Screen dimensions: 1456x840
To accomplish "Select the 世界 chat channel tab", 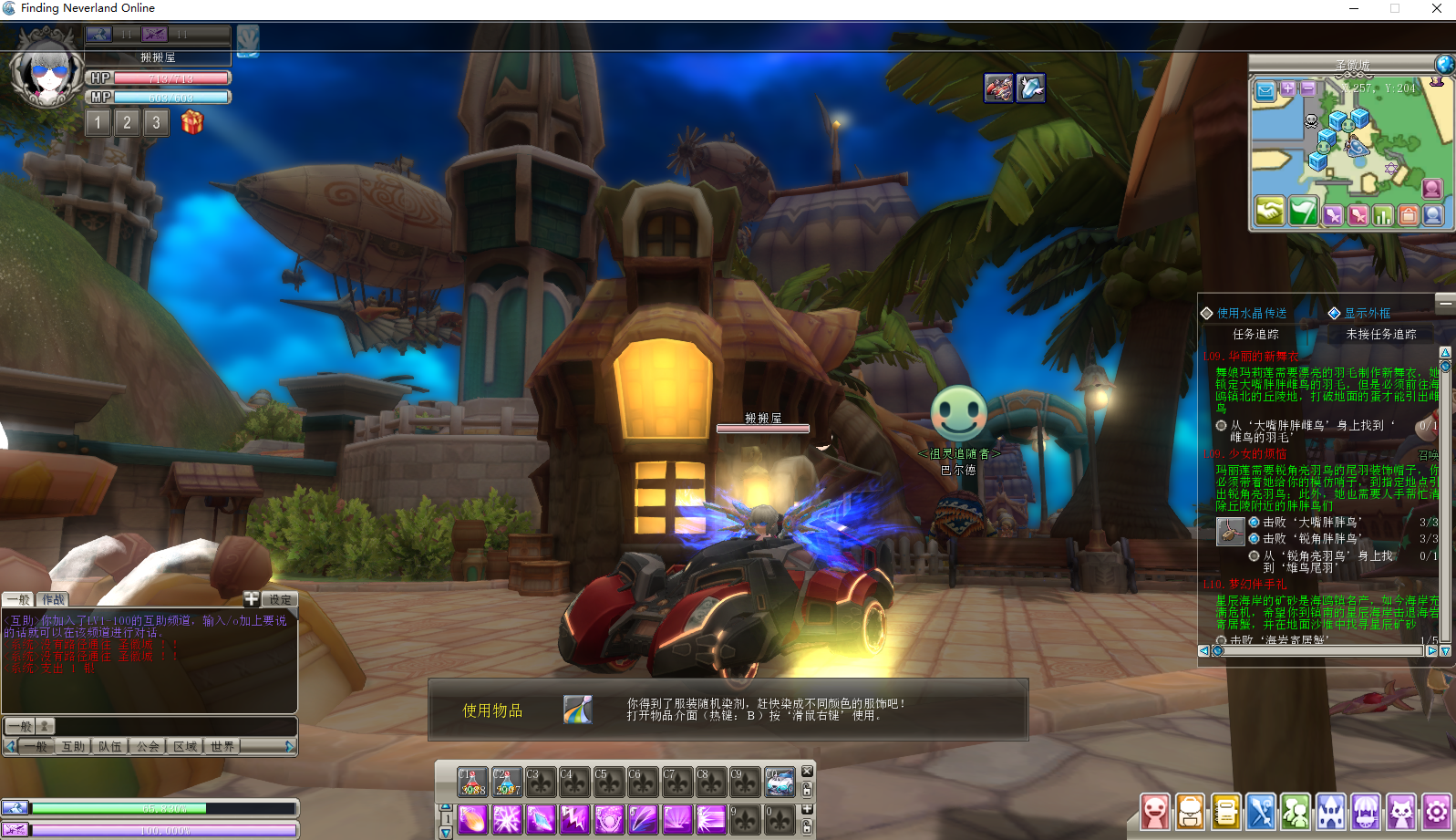I will [x=222, y=746].
